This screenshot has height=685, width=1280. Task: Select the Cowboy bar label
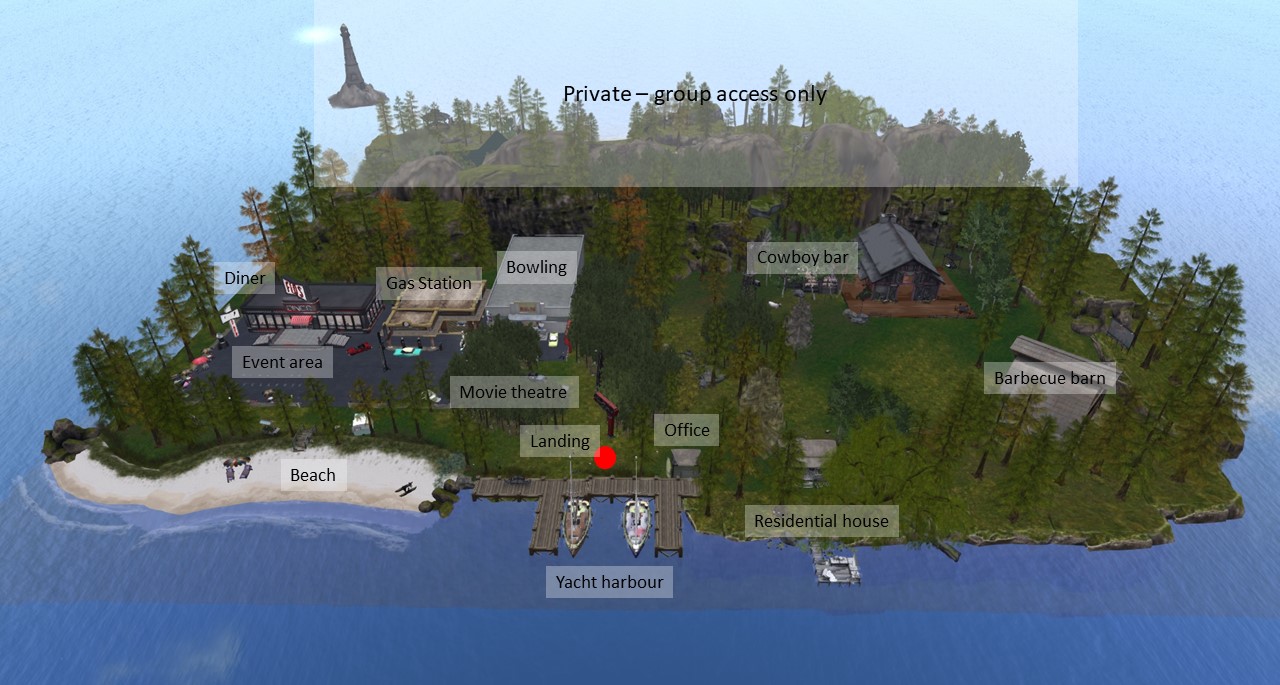(802, 257)
